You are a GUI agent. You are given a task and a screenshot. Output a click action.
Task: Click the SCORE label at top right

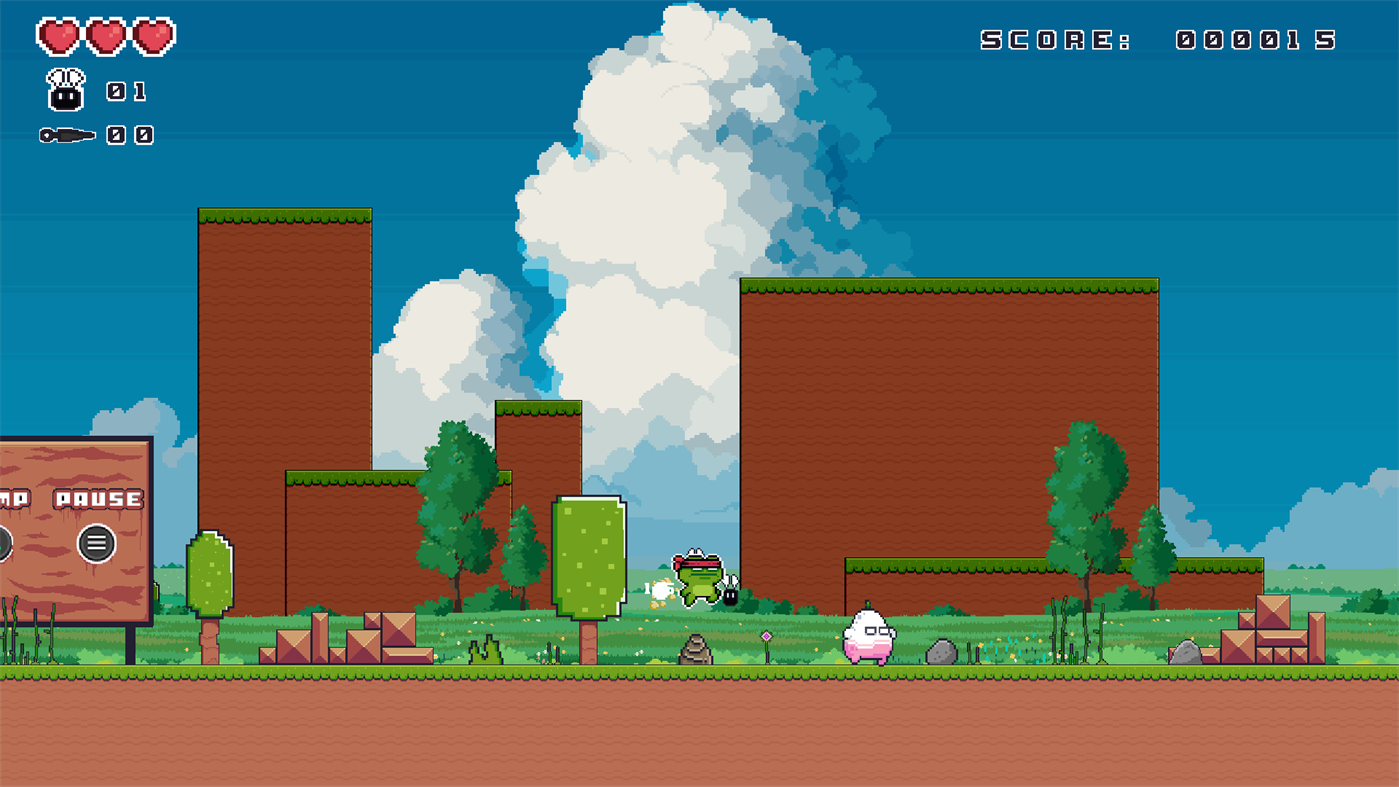pyautogui.click(x=1054, y=38)
